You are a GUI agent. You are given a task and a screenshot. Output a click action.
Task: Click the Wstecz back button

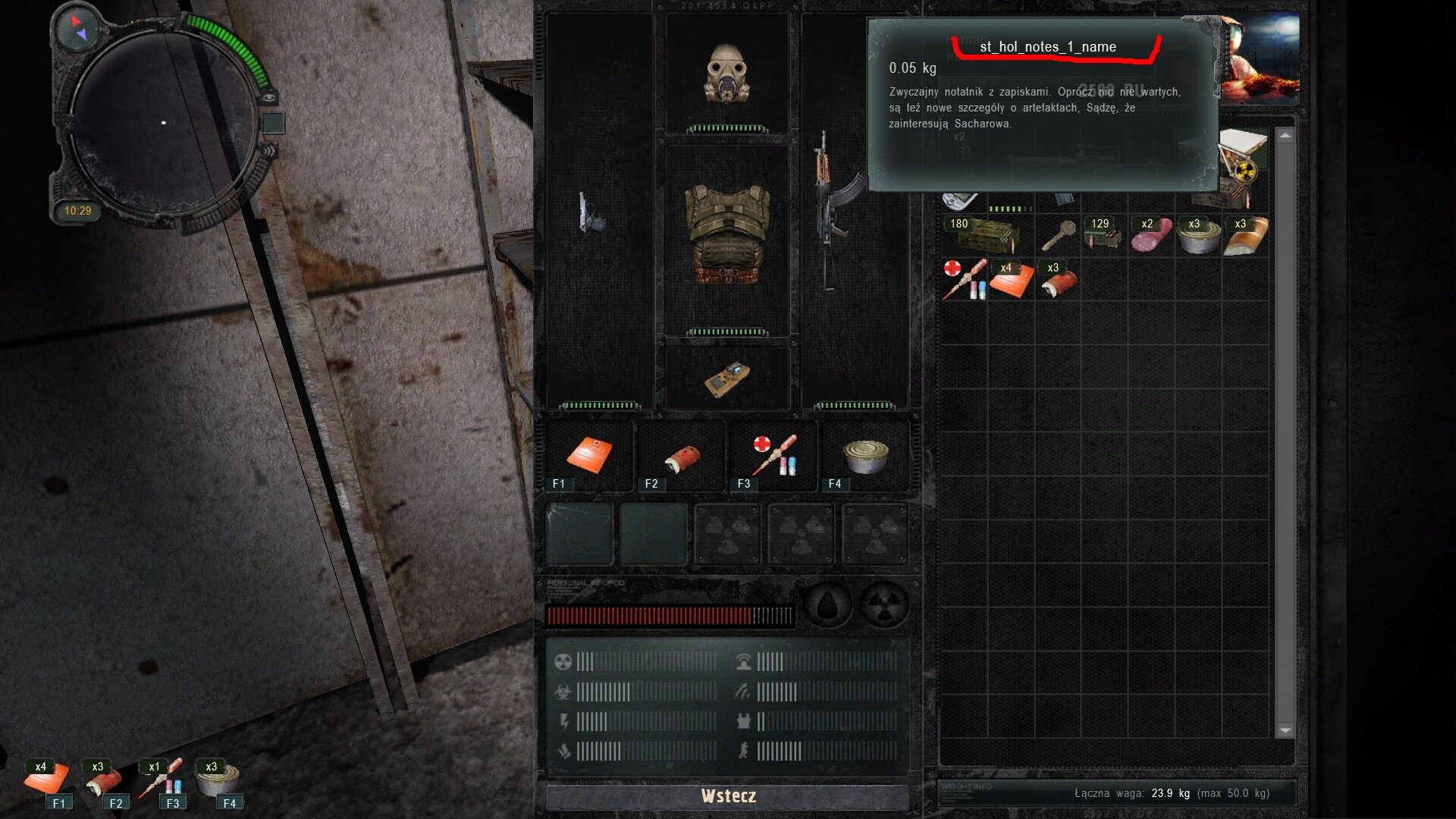coord(727,796)
